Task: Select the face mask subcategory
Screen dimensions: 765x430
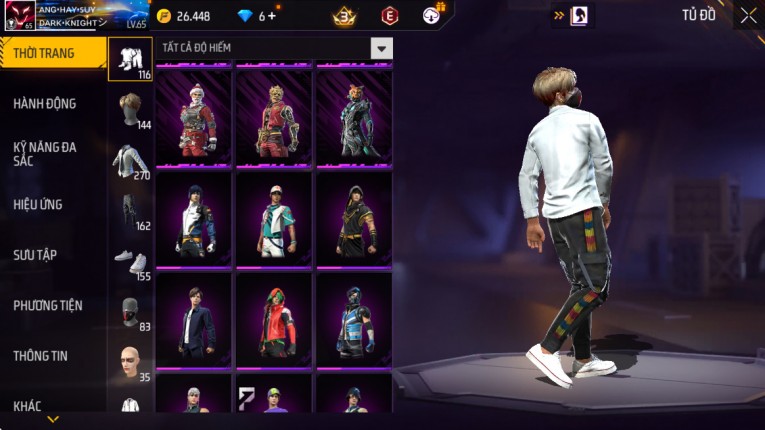Action: 130,312
